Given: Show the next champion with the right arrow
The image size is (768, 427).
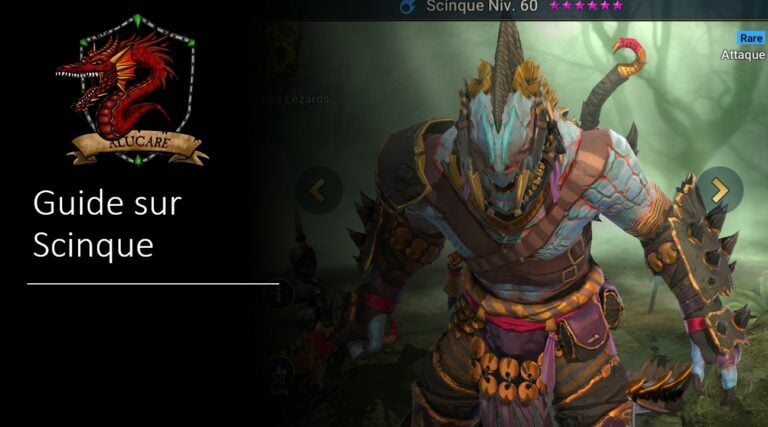Looking at the screenshot, I should (719, 189).
